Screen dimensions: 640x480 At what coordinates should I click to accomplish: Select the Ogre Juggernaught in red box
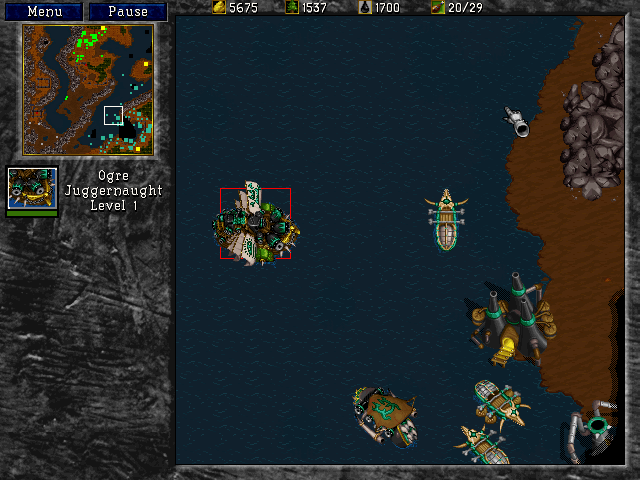(x=255, y=224)
